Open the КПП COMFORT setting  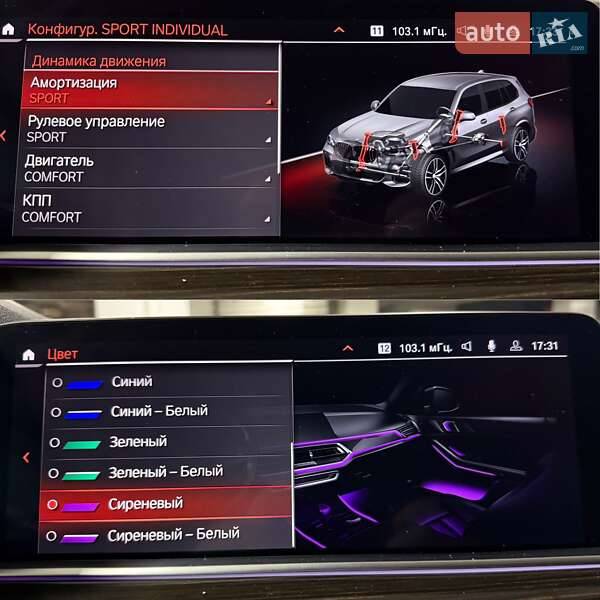pyautogui.click(x=148, y=208)
